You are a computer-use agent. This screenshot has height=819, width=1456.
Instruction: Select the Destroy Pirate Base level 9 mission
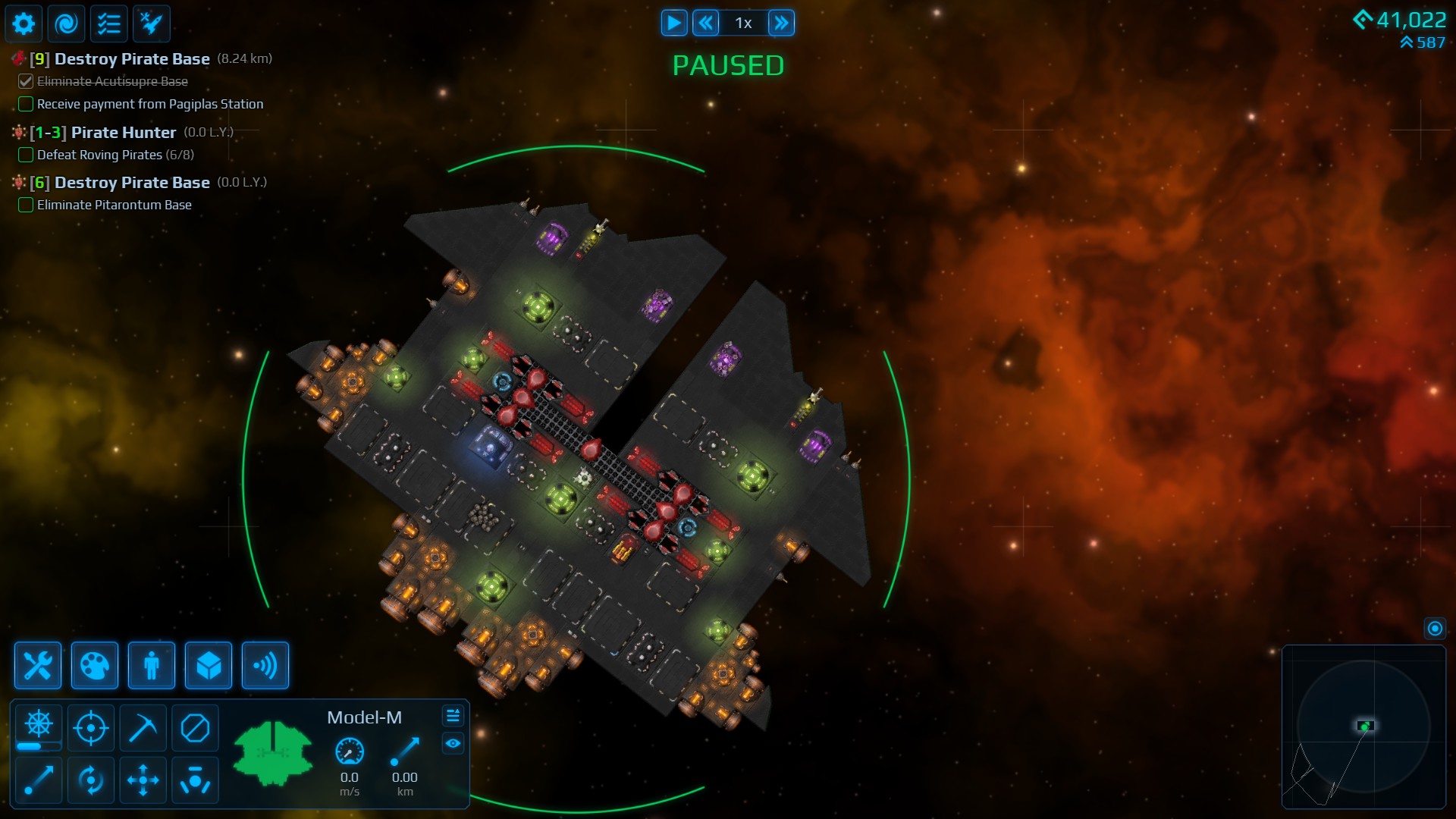coord(132,59)
